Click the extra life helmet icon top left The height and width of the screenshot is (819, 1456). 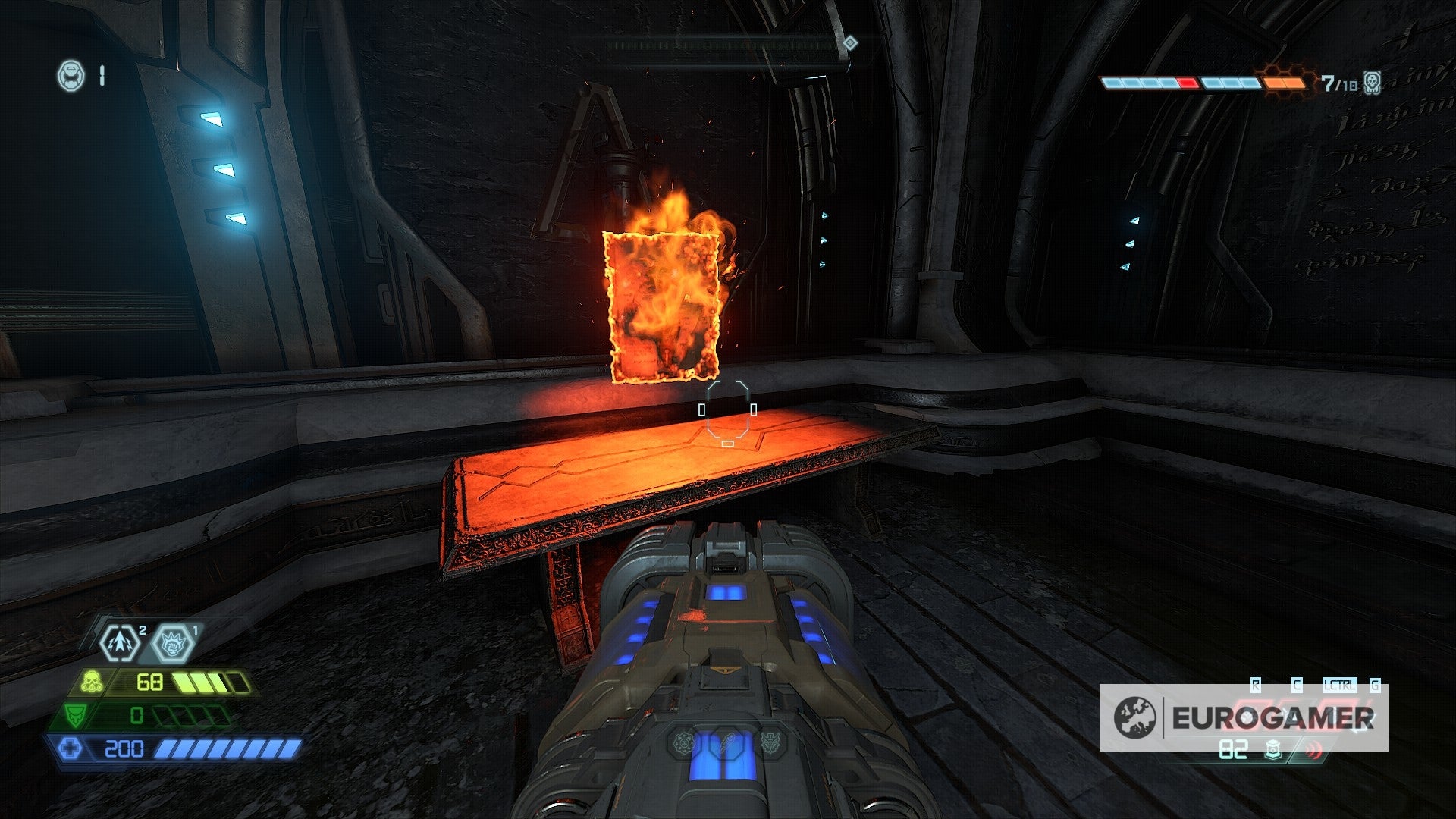[71, 76]
